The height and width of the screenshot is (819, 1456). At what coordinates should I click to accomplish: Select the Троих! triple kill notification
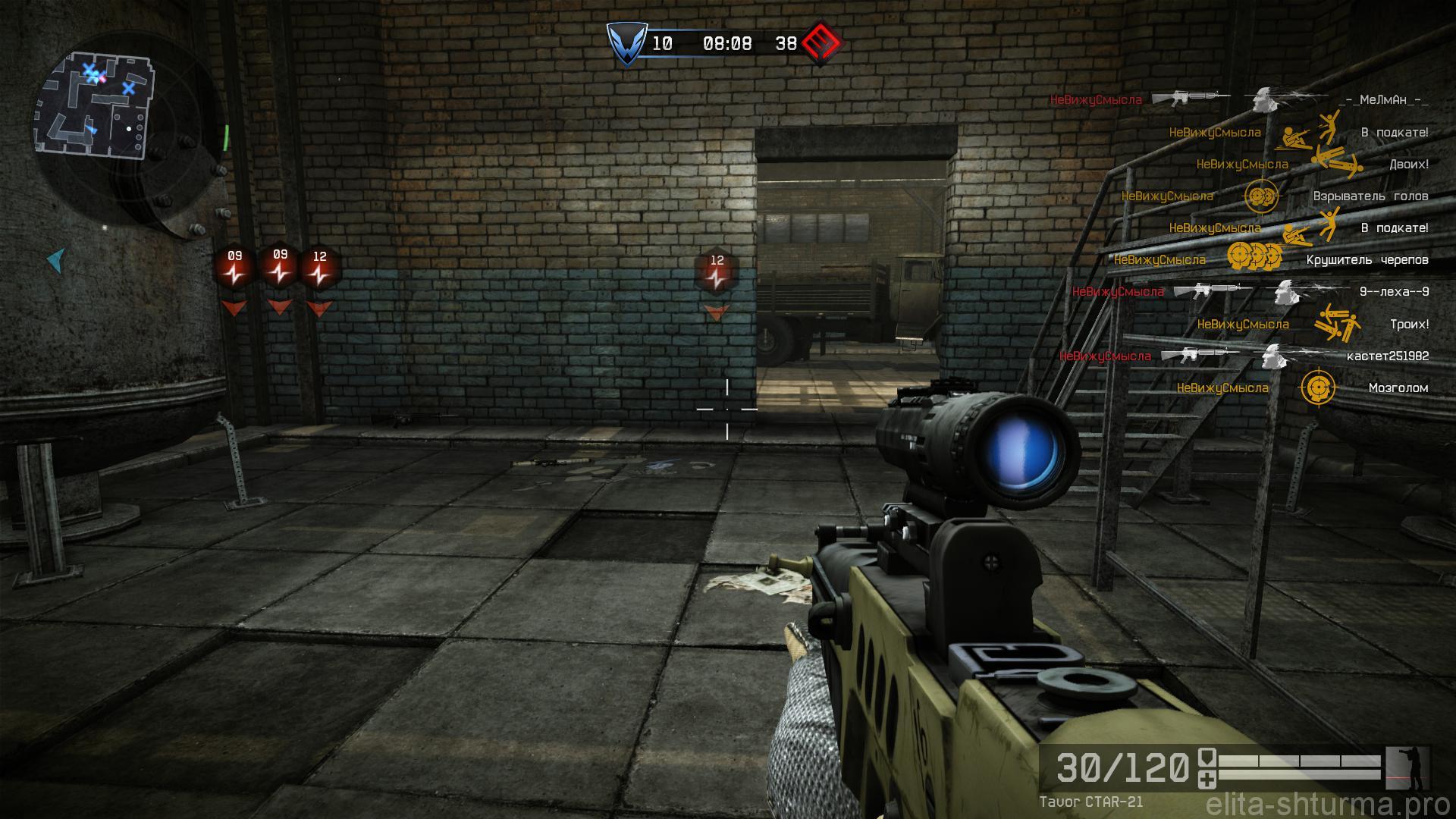pyautogui.click(x=1313, y=325)
